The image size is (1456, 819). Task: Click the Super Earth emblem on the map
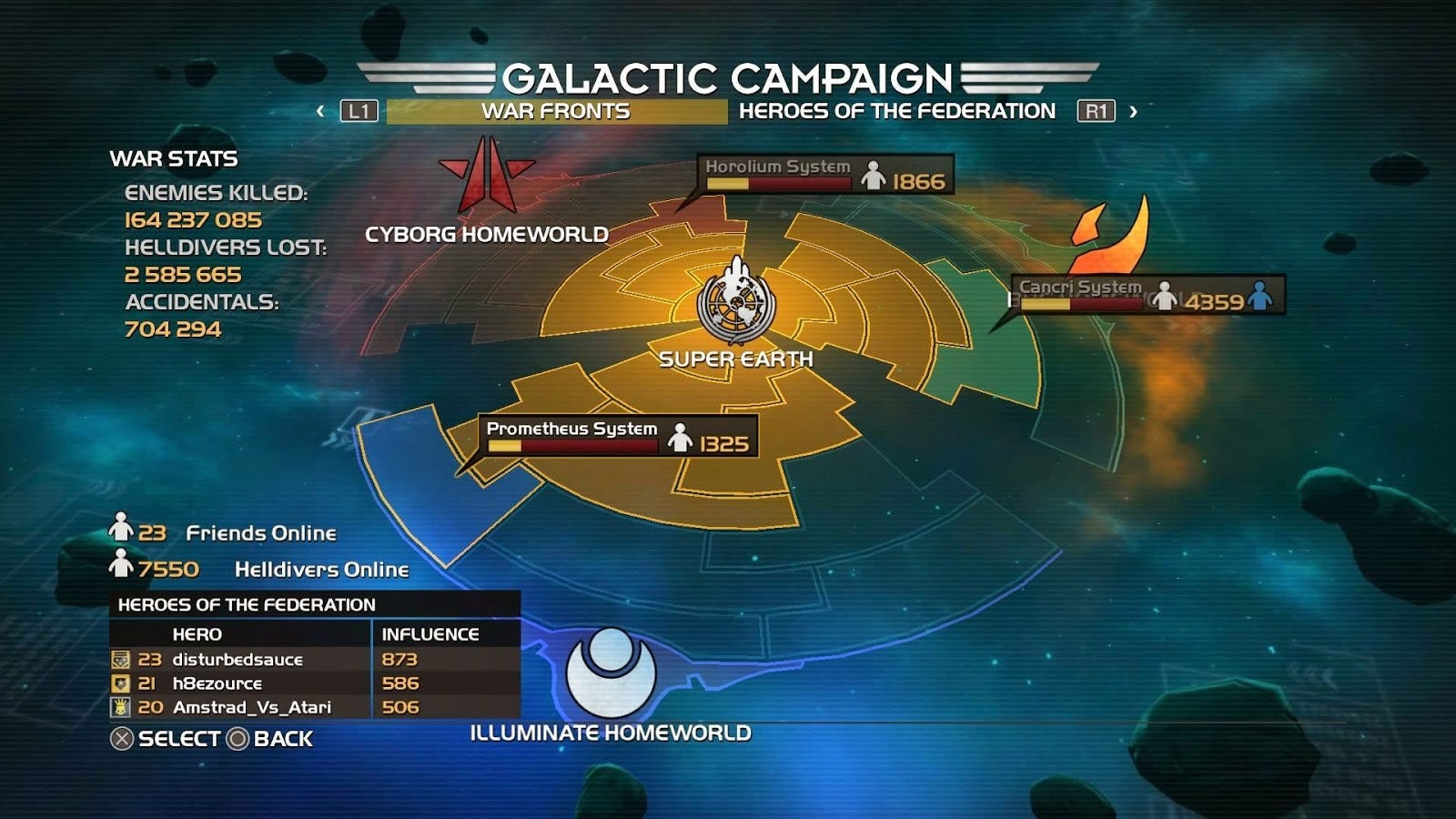click(736, 300)
